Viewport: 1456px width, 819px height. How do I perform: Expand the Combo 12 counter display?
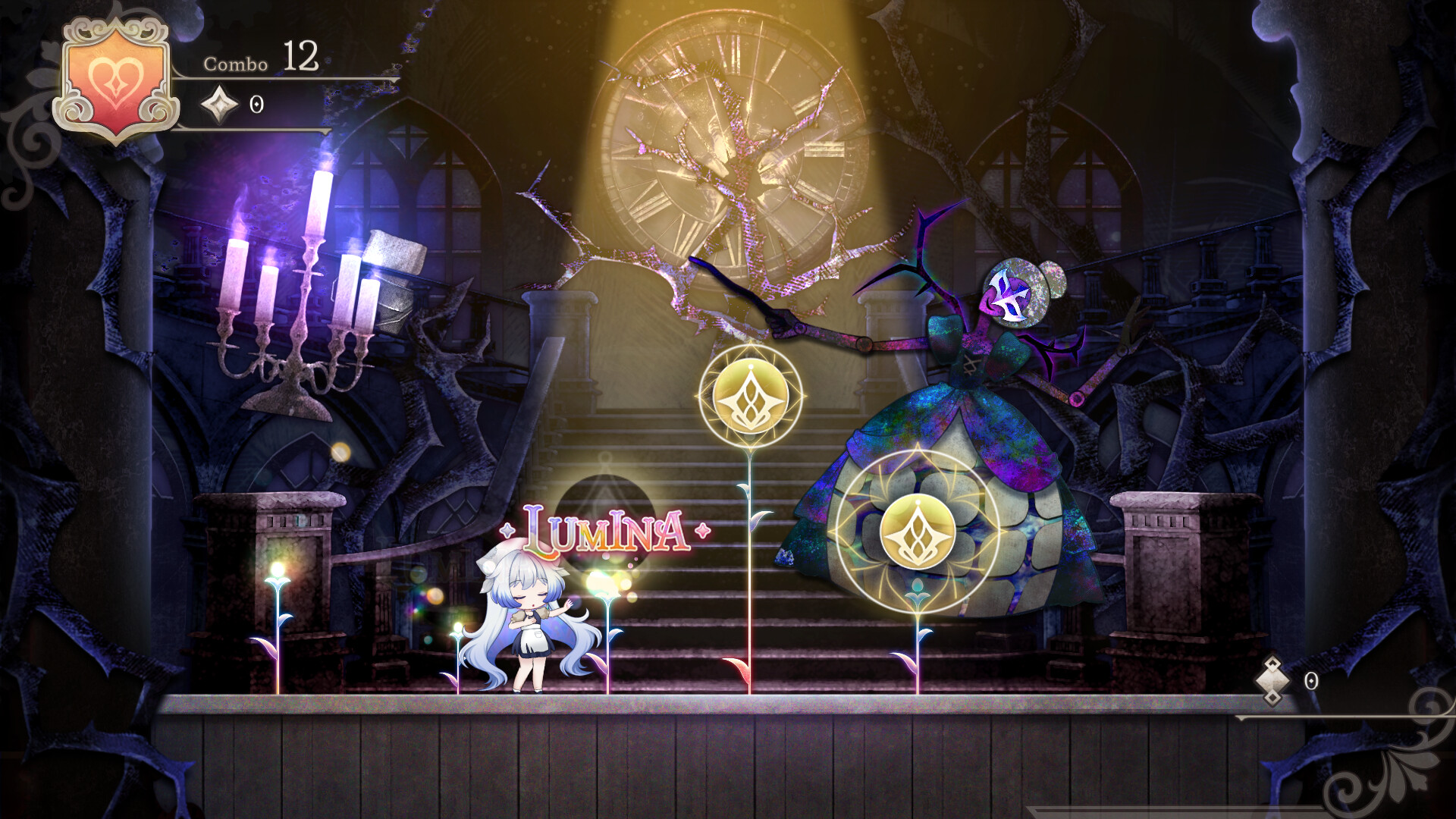pos(262,62)
